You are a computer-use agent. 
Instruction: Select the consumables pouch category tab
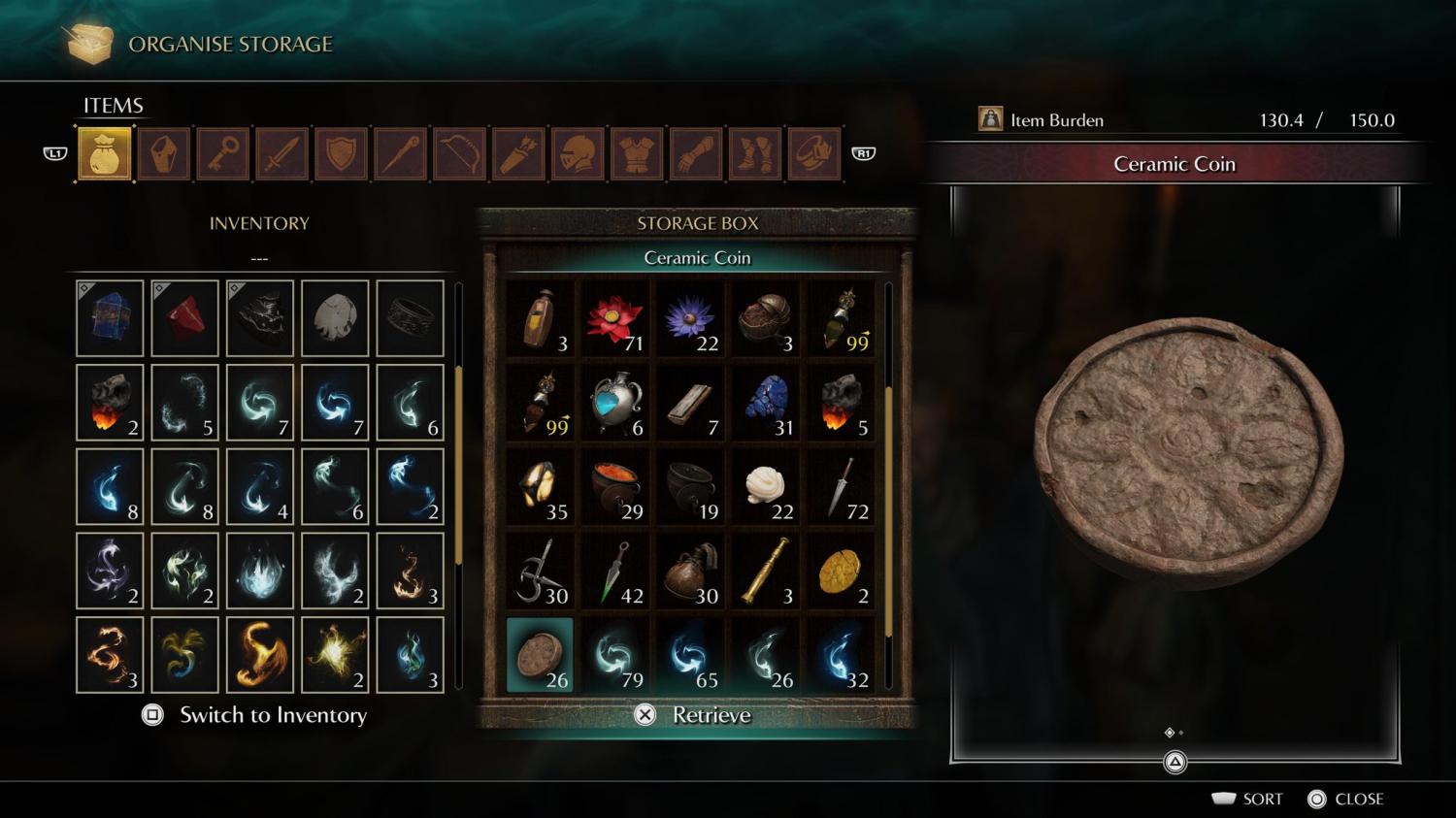click(105, 153)
